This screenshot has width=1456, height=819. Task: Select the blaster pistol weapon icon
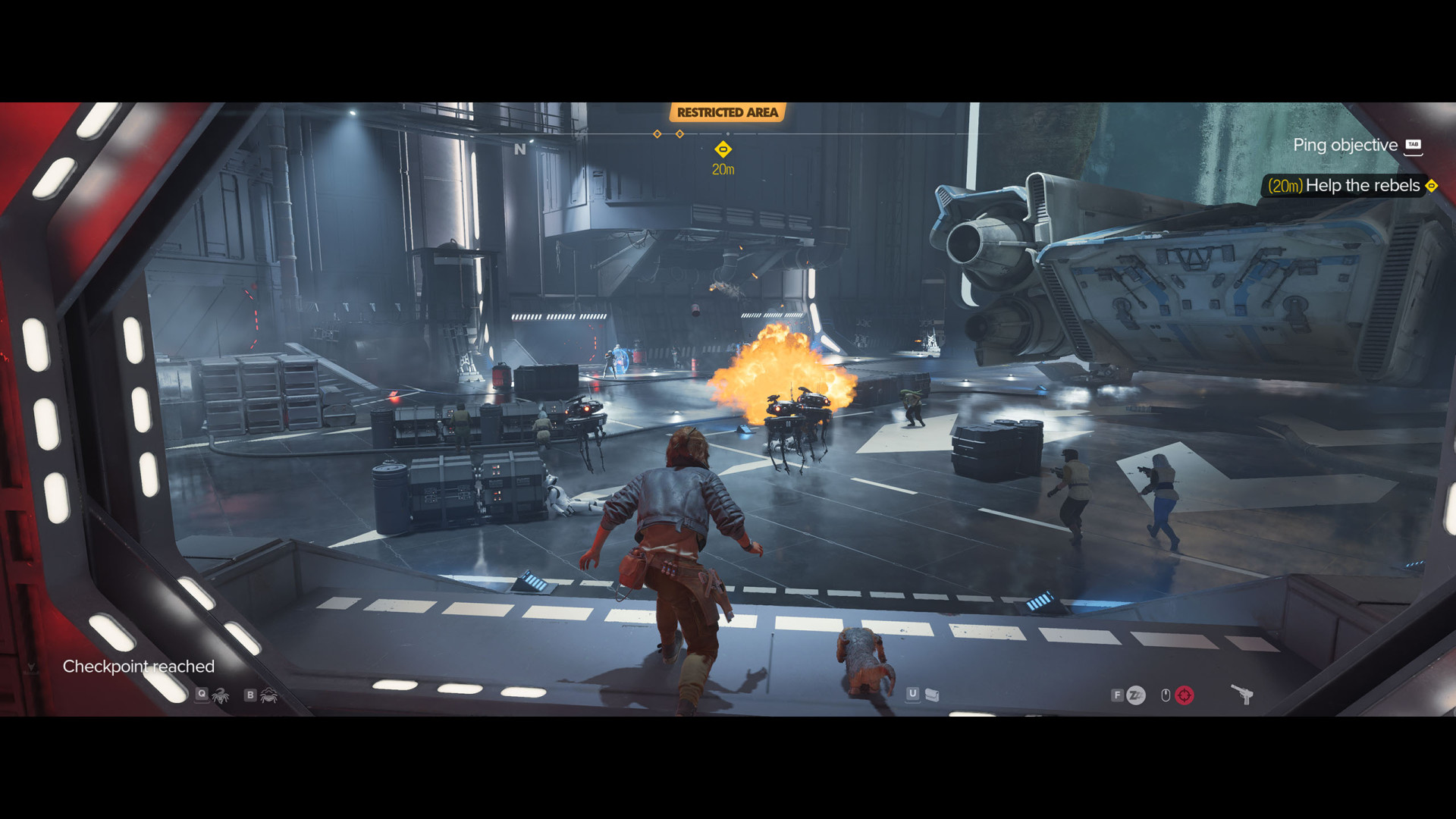[x=1241, y=694]
